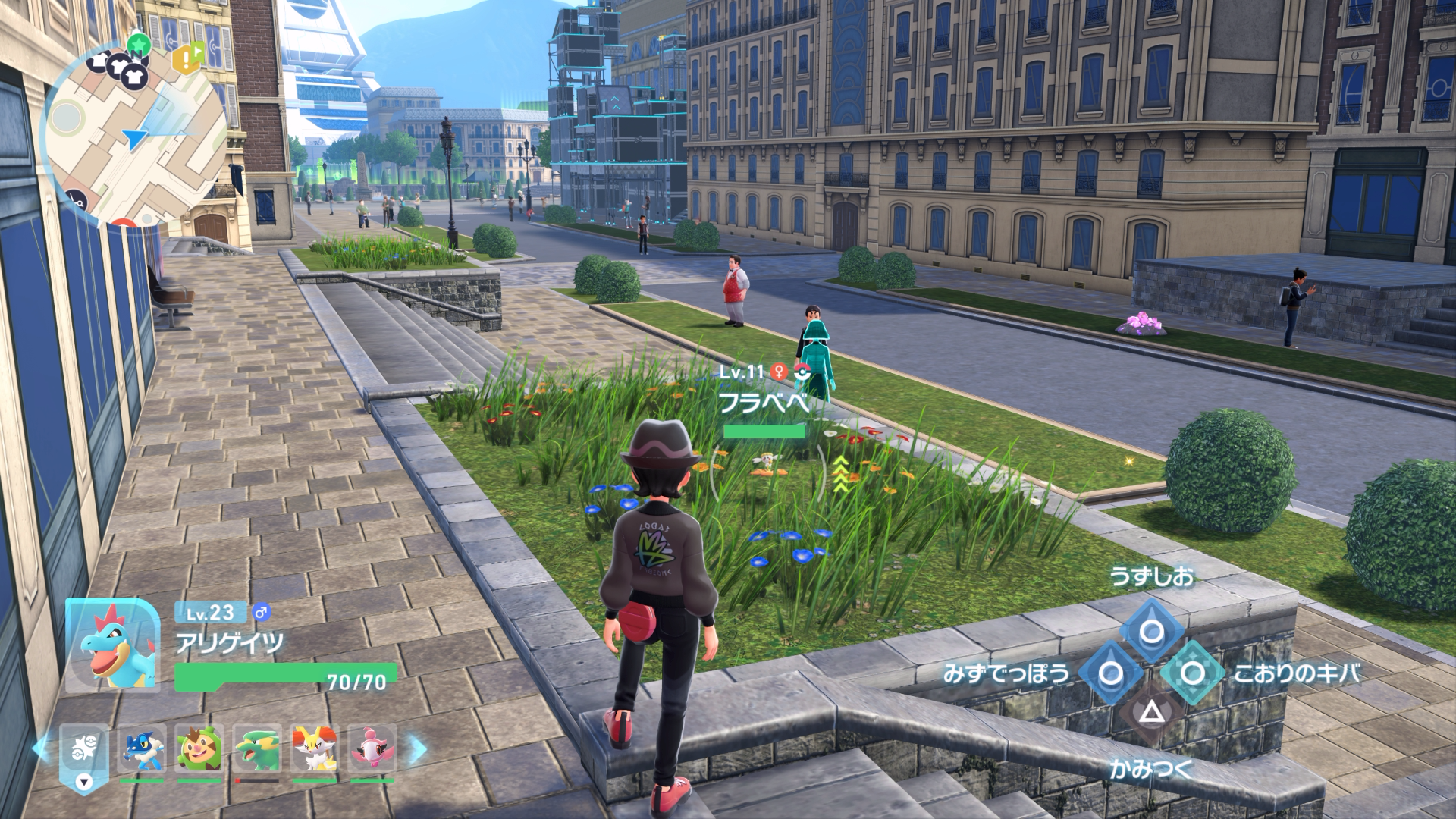Use the うずしお (Whirlpool) move
The width and height of the screenshot is (1456, 819).
1152,631
